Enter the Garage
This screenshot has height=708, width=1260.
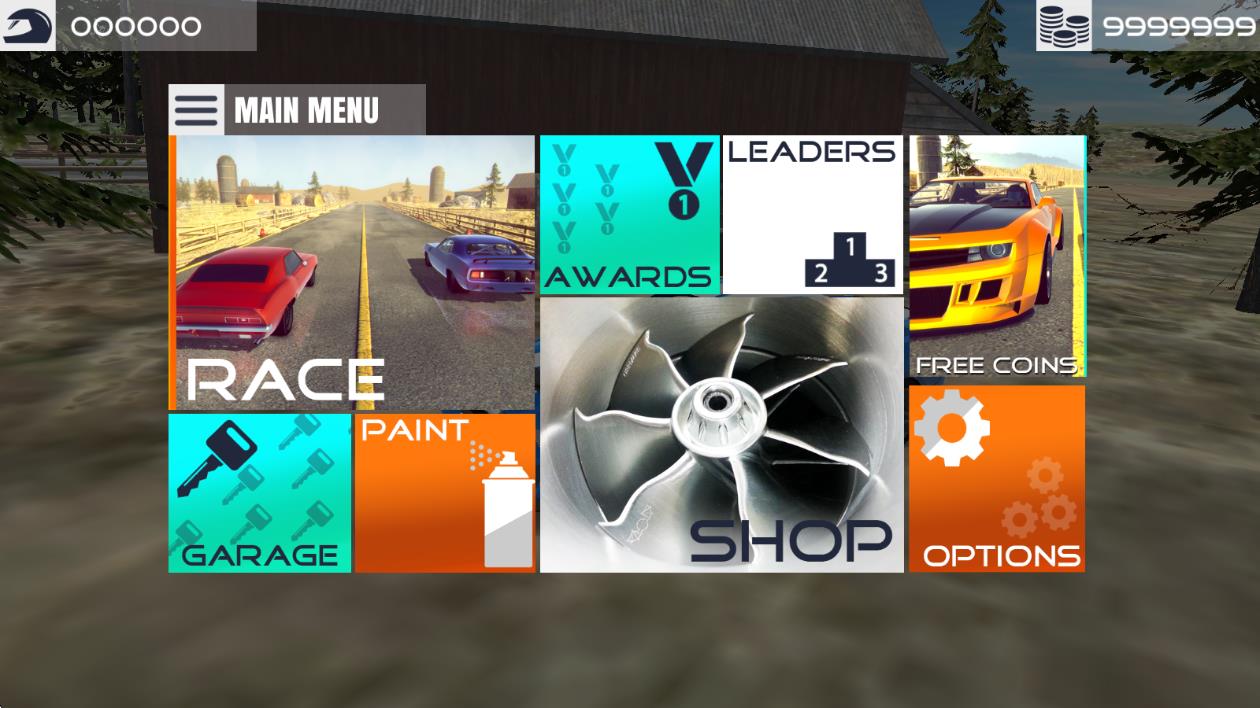[x=260, y=493]
